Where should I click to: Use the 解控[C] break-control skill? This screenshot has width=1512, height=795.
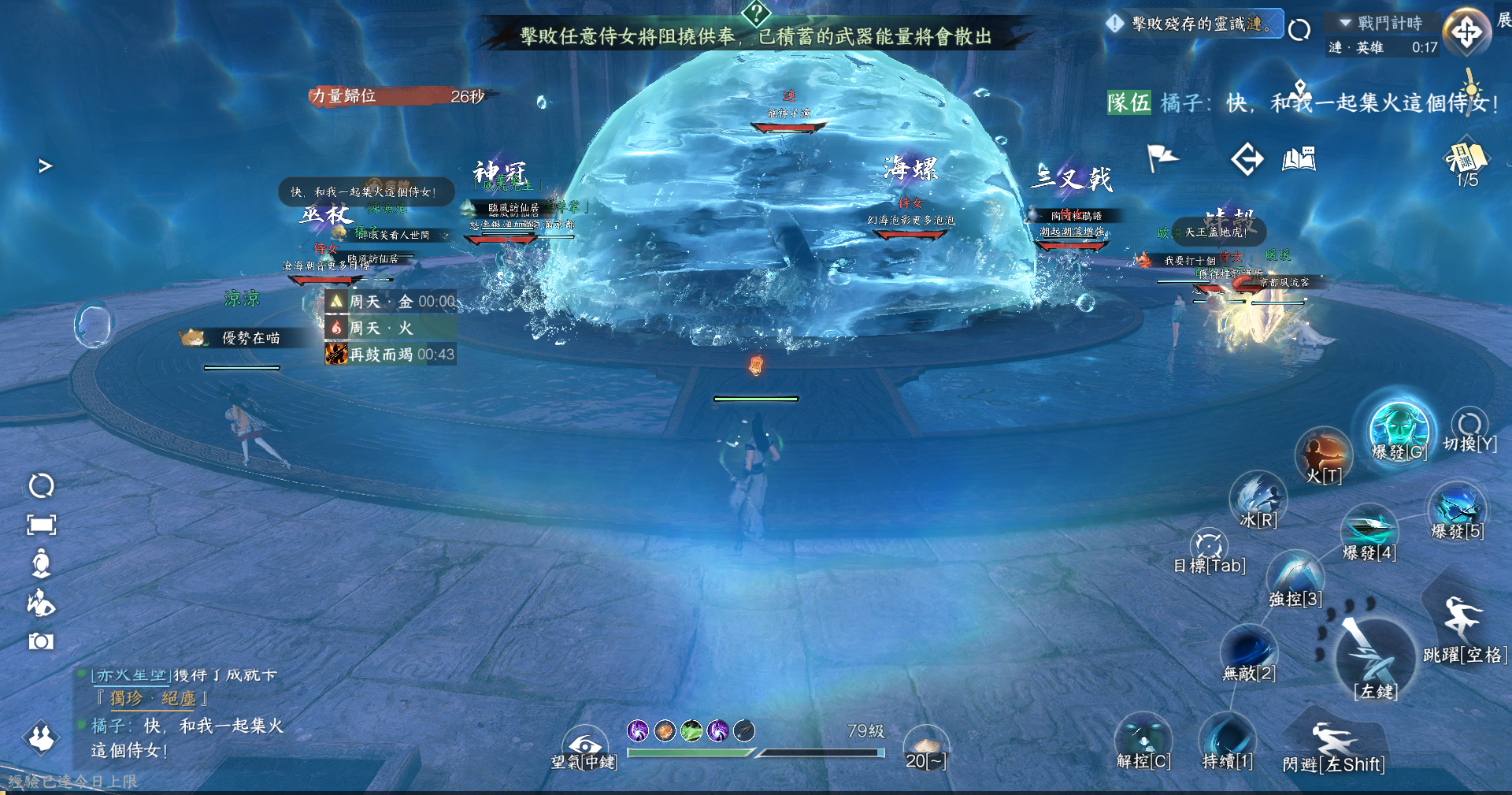point(1143,739)
